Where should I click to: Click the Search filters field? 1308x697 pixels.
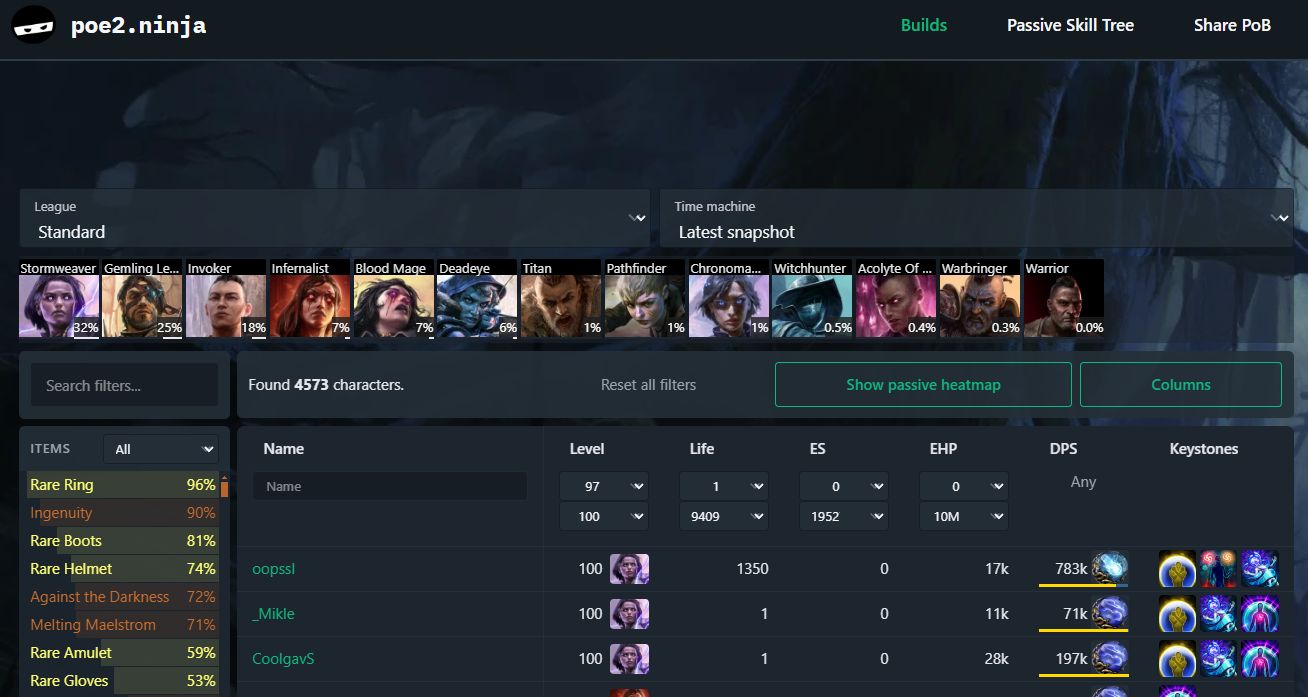point(124,385)
